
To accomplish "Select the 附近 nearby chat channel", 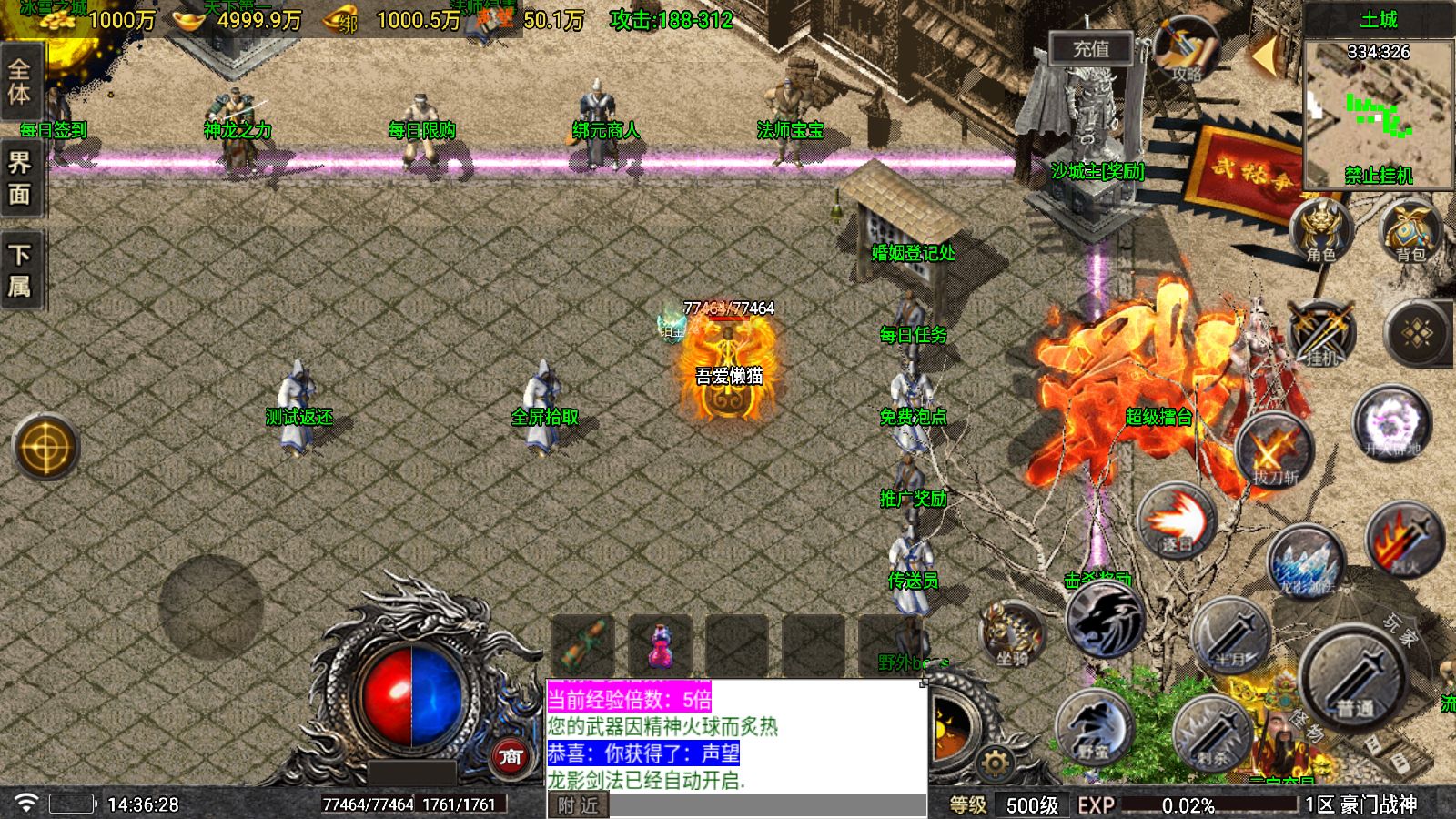I will (579, 805).
